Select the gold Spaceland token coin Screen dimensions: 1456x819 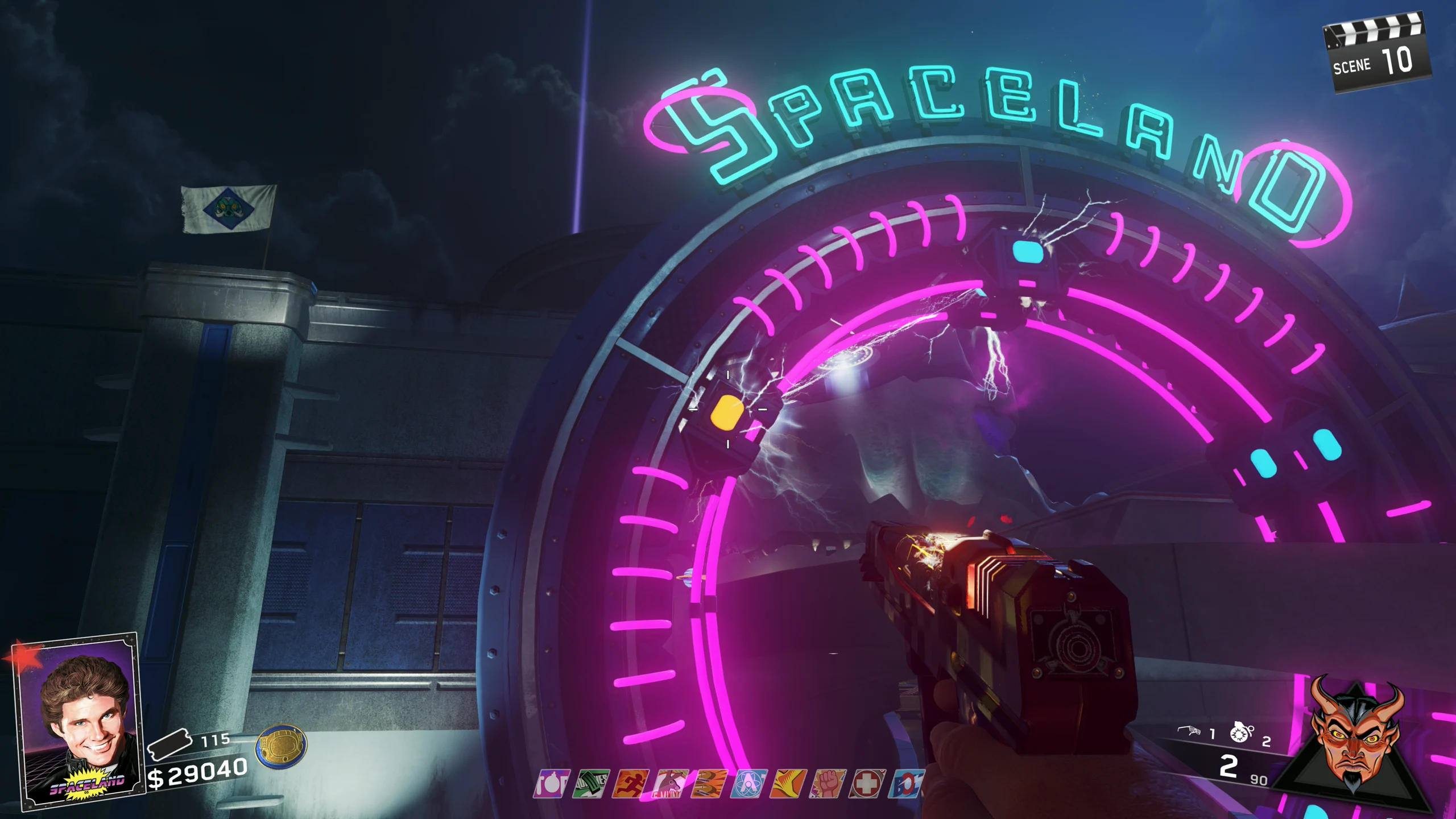281,745
